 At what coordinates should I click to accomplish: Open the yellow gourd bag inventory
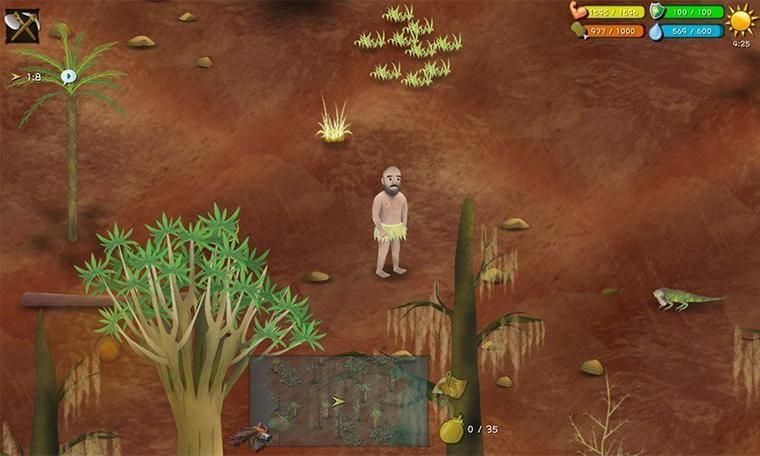(x=451, y=430)
